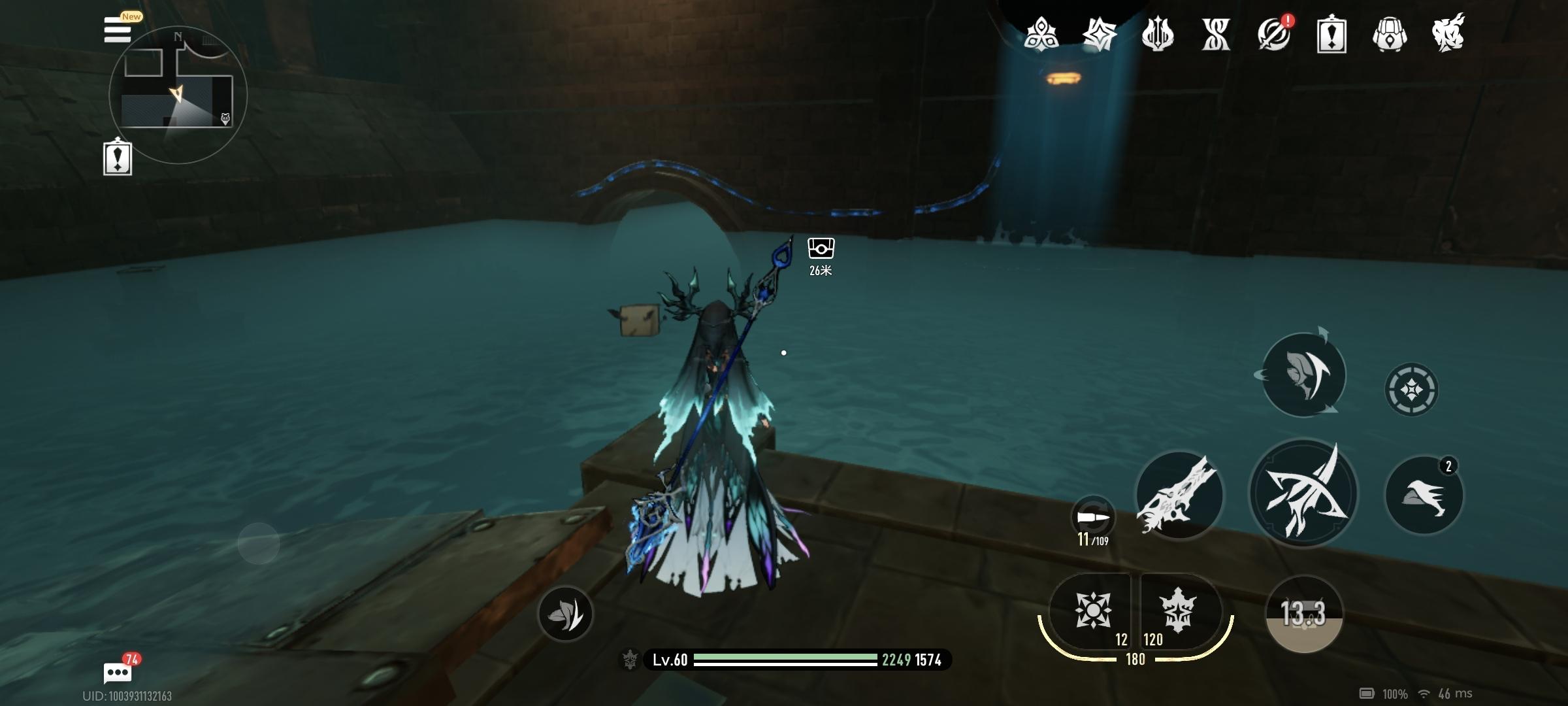Use the dash skill with 2 charges

[x=1424, y=495]
